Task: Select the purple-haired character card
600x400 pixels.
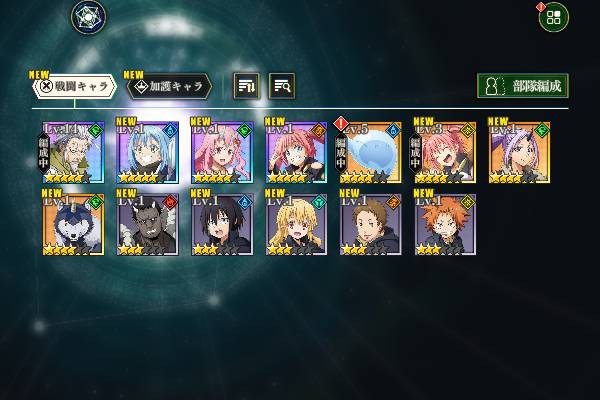Action: tap(519, 152)
